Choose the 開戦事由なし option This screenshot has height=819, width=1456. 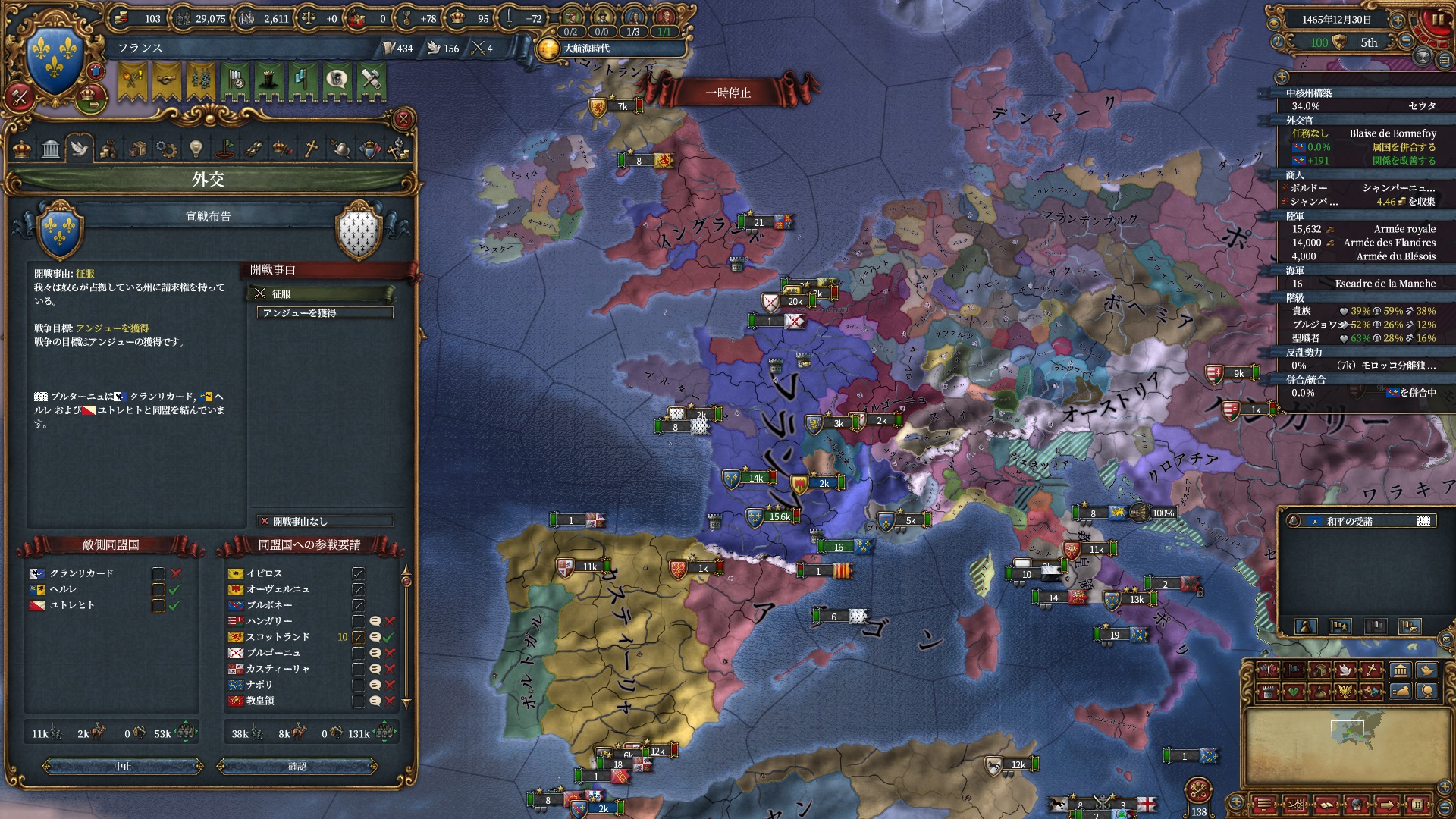[x=325, y=521]
